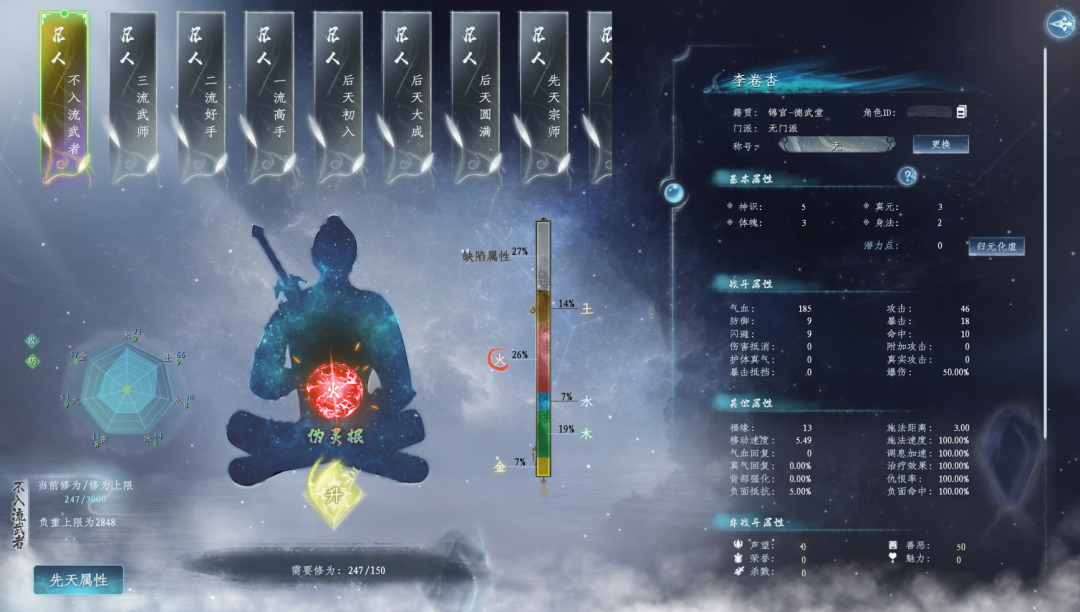Screen dimensions: 1080x612
Task: Show the 先天宗师 realm banner
Action: click(543, 97)
